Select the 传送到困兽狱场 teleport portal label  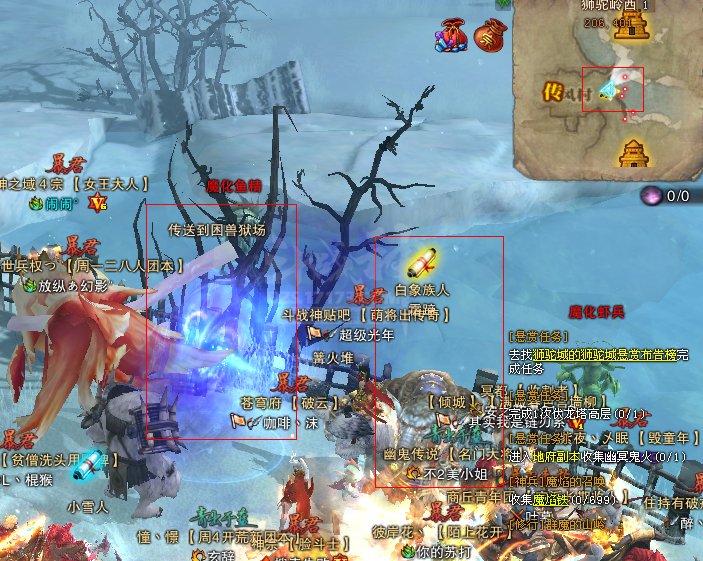pyautogui.click(x=217, y=229)
